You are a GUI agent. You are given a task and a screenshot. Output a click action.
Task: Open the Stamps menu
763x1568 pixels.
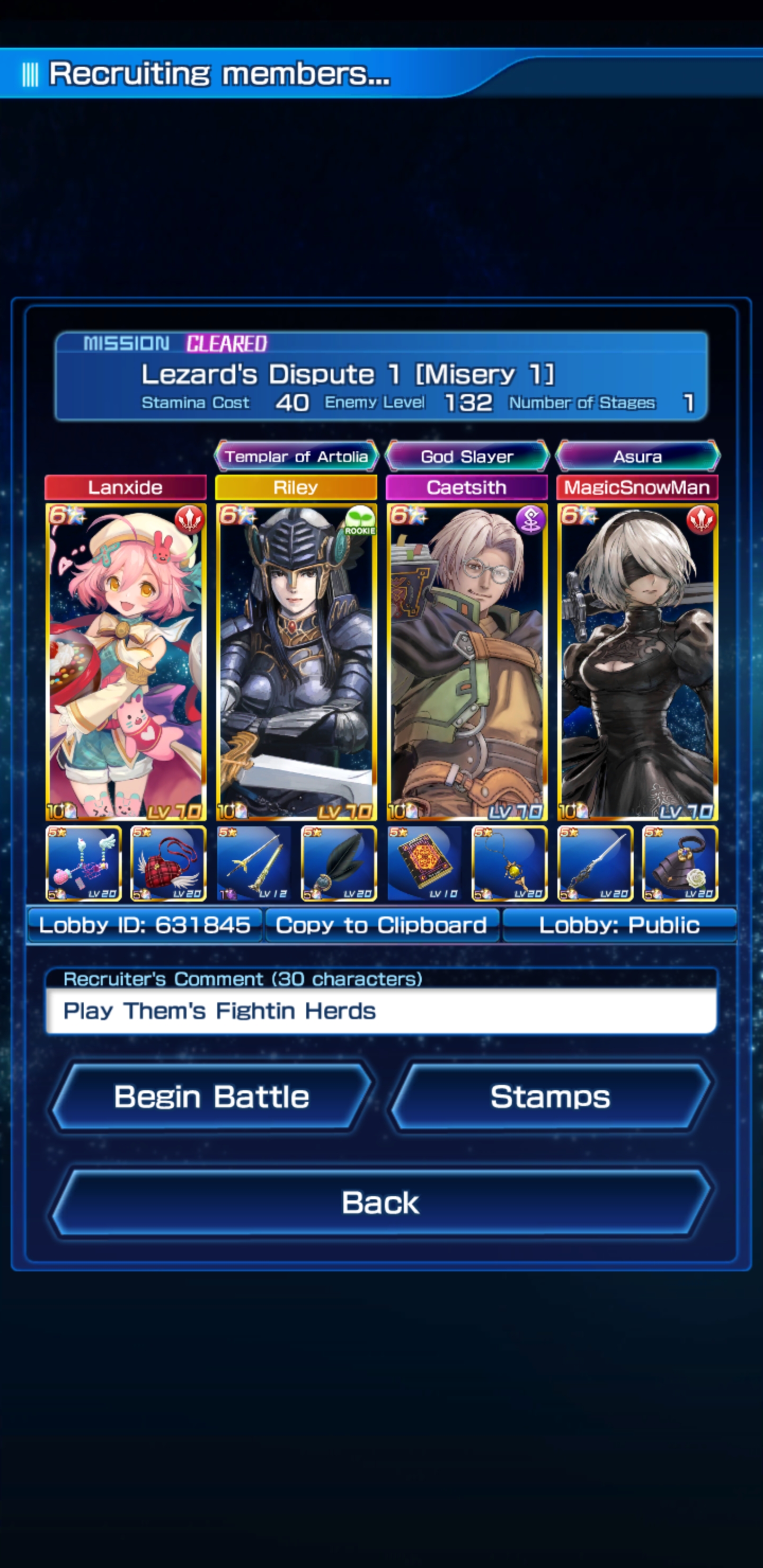[x=550, y=1097]
